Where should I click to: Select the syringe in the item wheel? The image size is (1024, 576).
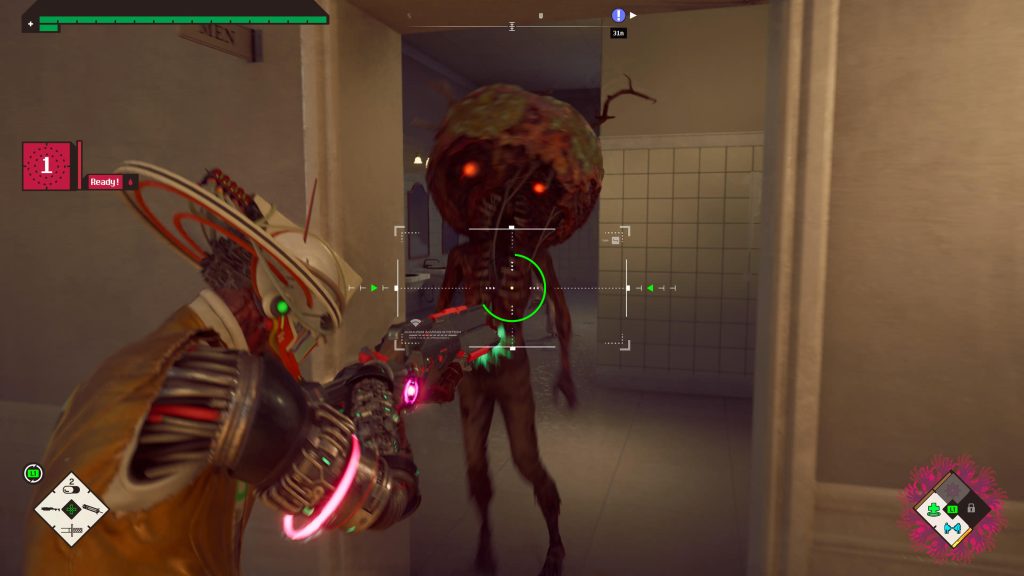coord(91,510)
